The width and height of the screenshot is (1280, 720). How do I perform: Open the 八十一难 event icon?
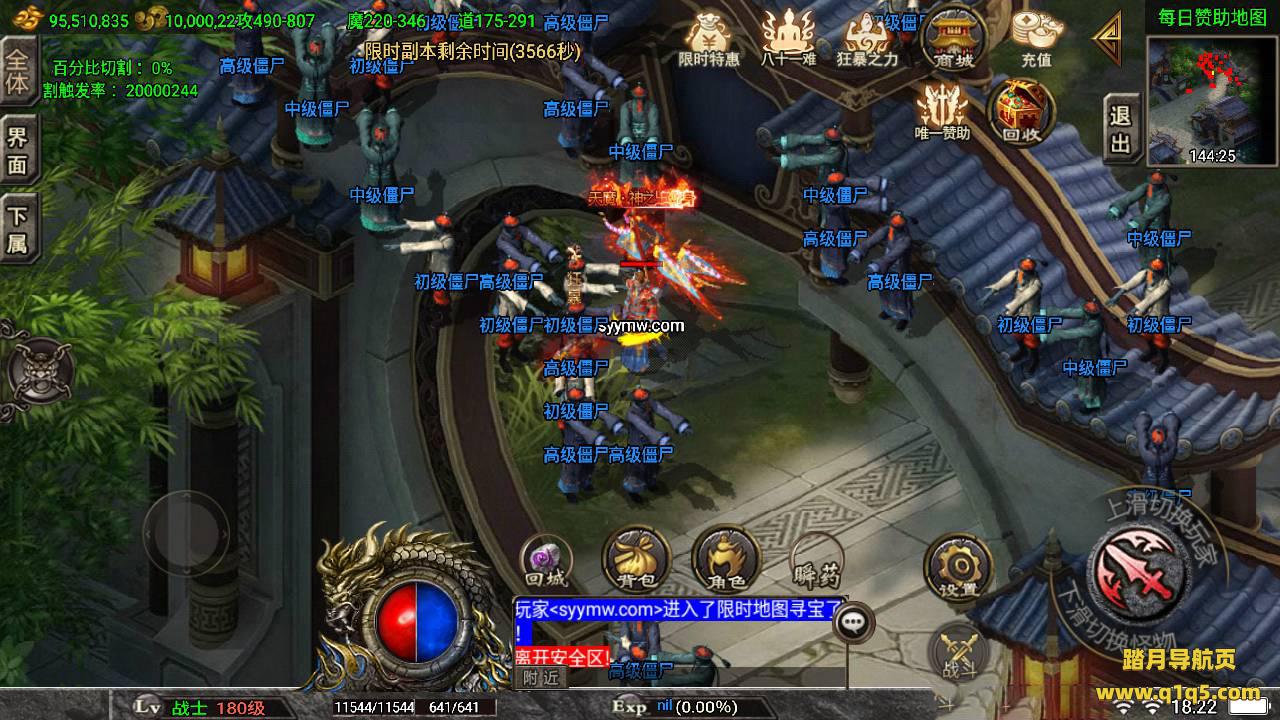click(788, 38)
